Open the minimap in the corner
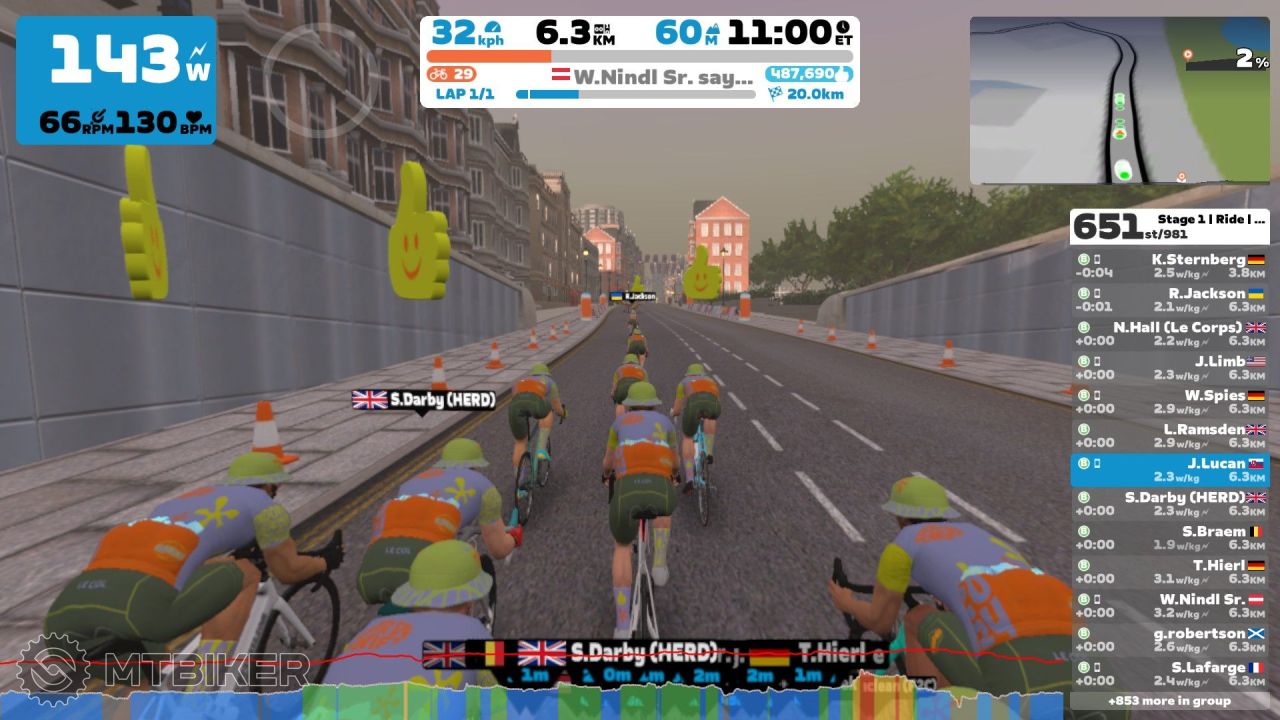1280x720 pixels. click(1119, 100)
